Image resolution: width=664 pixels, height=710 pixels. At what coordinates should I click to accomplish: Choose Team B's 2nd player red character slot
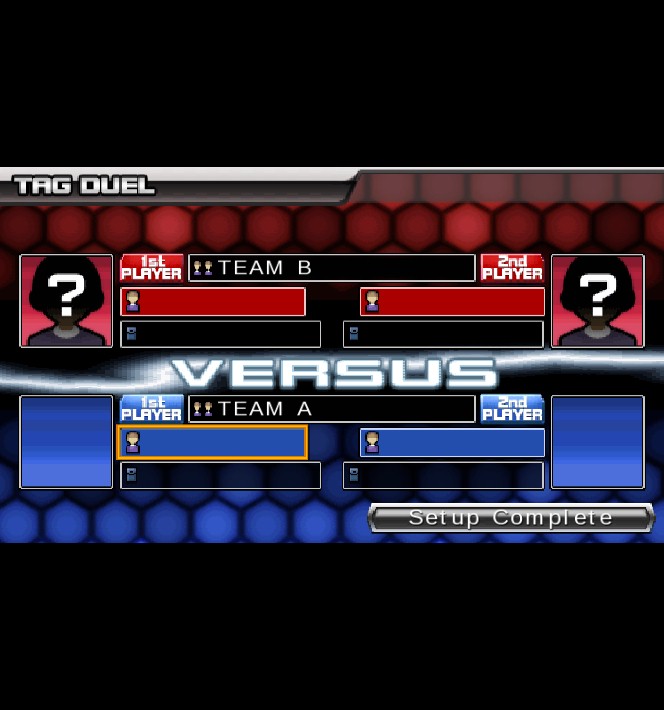(x=452, y=302)
